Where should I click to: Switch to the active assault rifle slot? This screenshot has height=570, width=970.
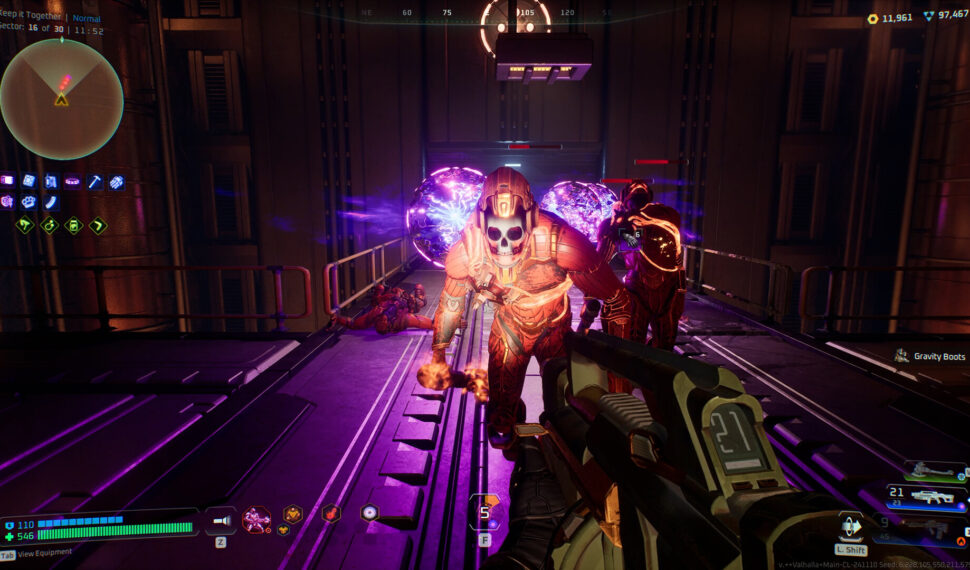pyautogui.click(x=927, y=497)
